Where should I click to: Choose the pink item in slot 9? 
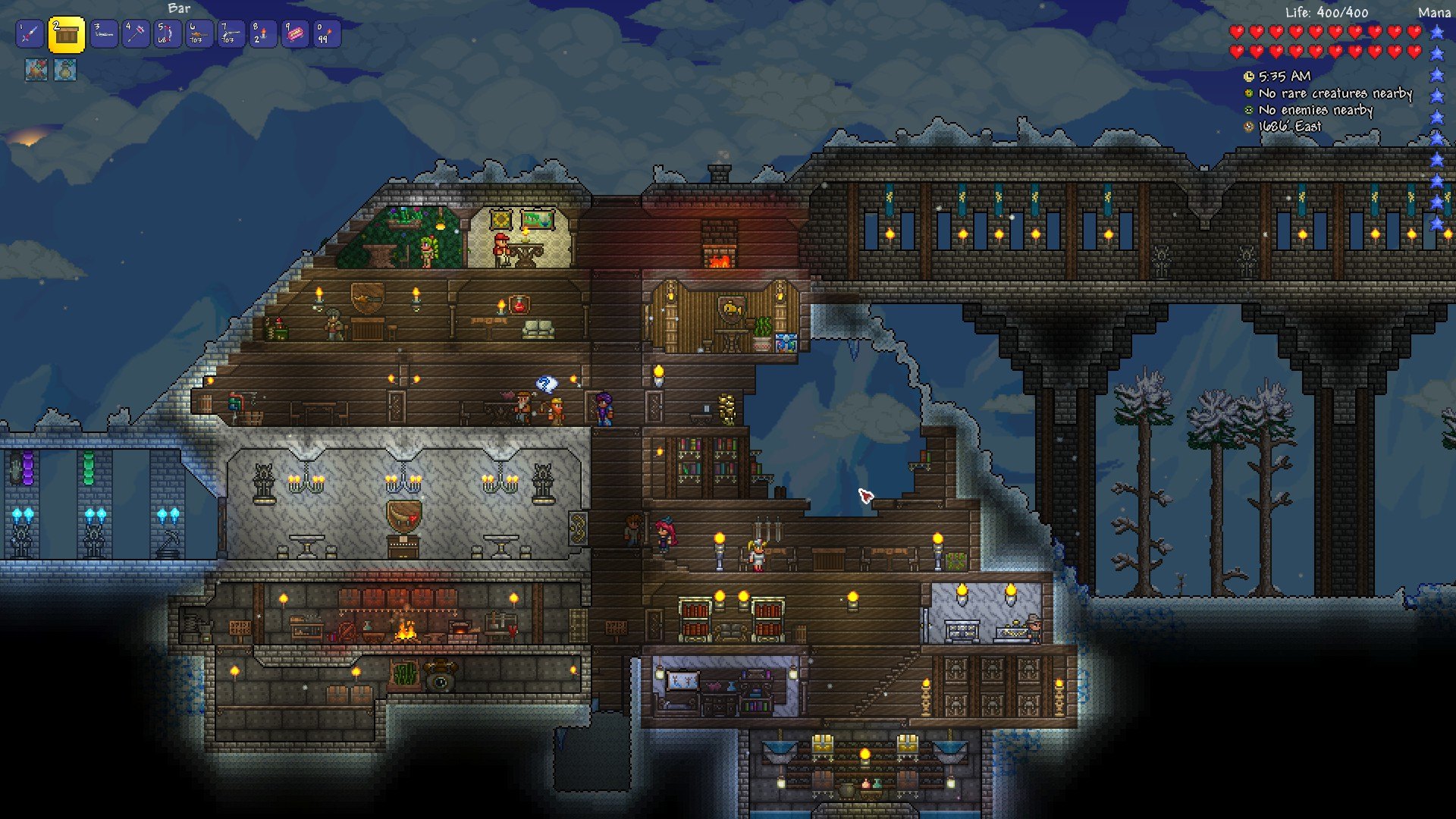(295, 34)
